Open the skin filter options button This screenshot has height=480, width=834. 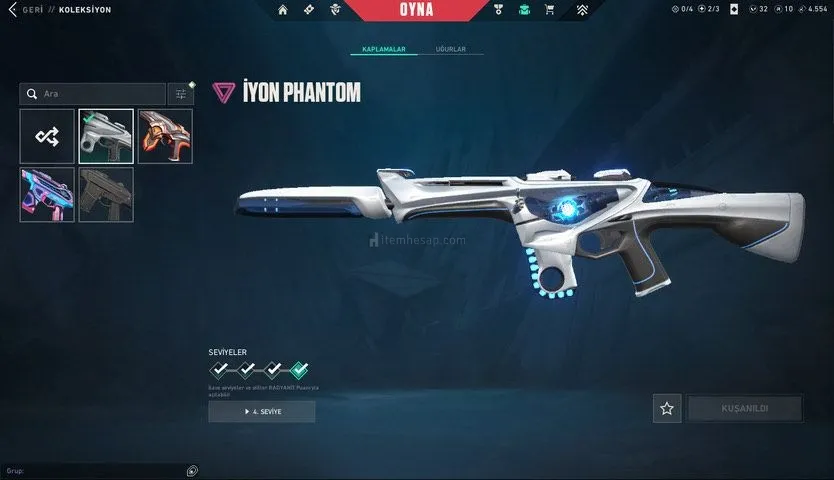(x=181, y=94)
